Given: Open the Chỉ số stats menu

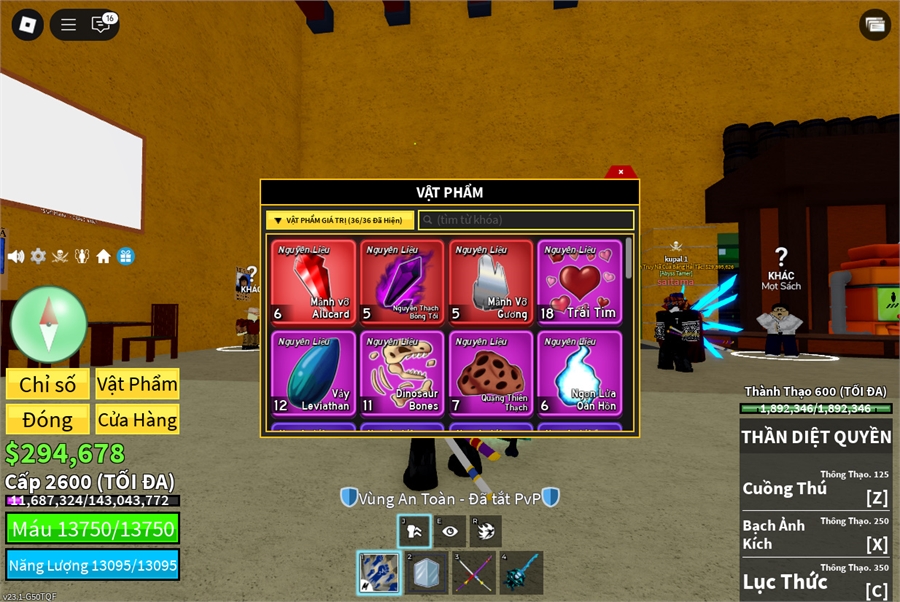Looking at the screenshot, I should pyautogui.click(x=48, y=385).
